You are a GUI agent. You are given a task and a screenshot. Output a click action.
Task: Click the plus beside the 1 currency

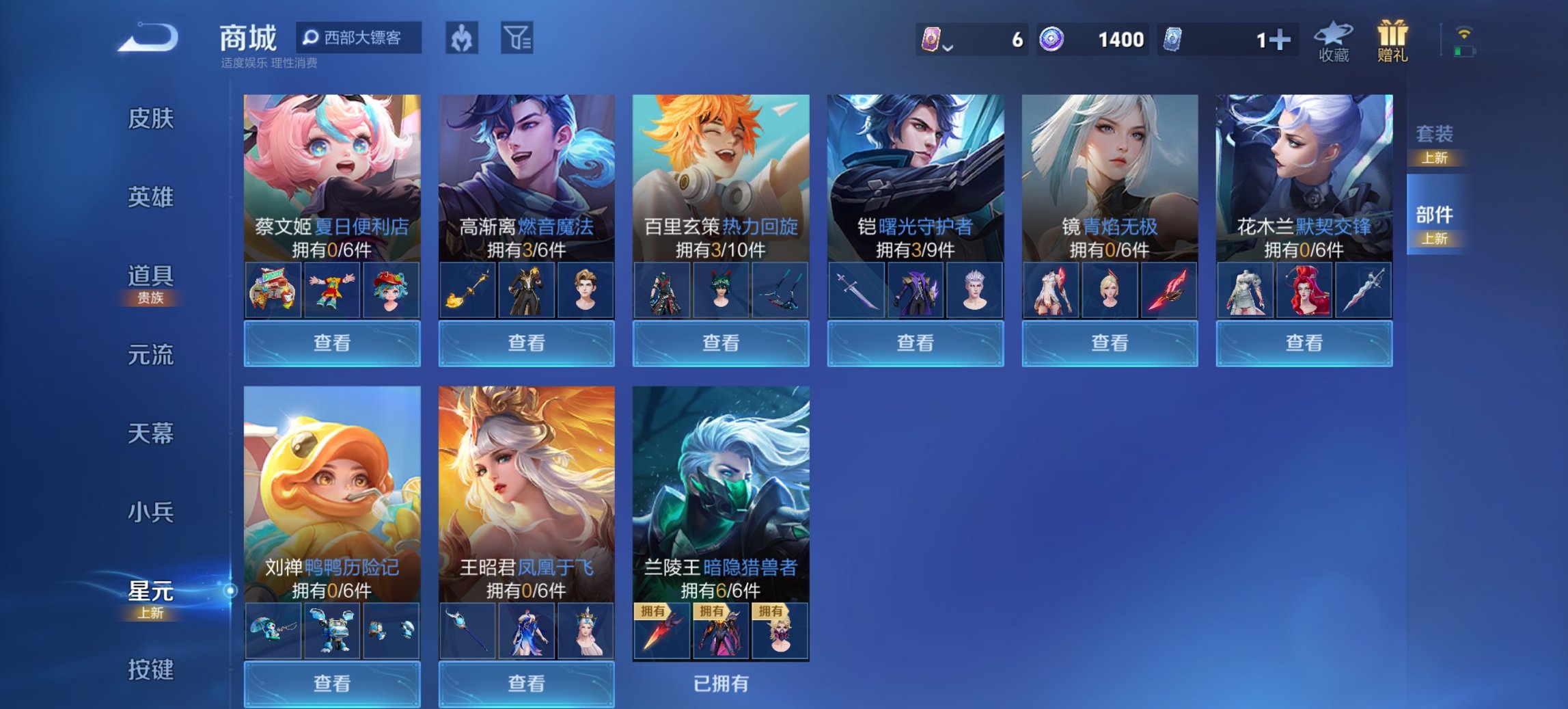pos(1283,40)
